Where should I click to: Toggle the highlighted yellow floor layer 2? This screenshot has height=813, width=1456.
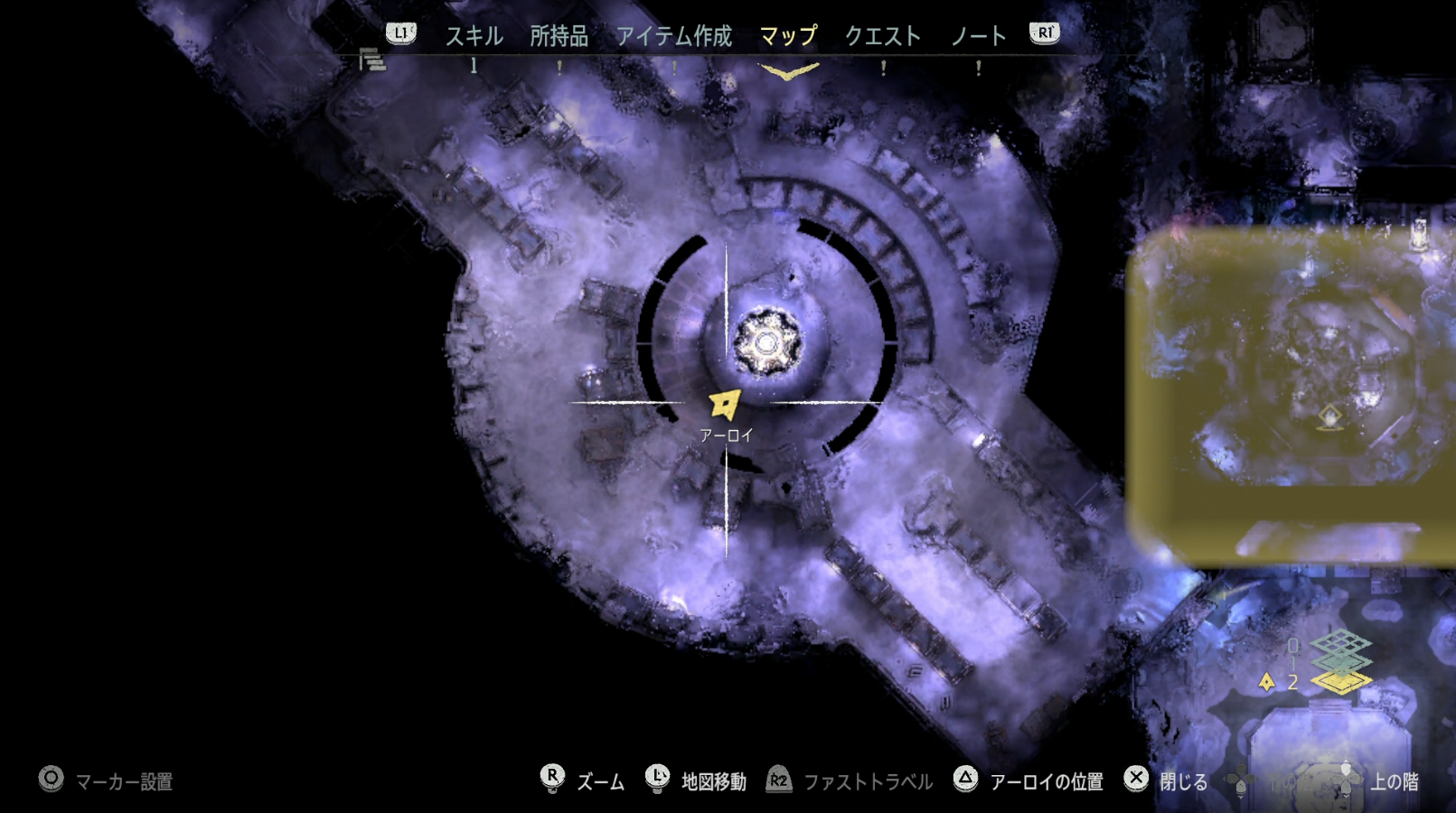(1343, 682)
